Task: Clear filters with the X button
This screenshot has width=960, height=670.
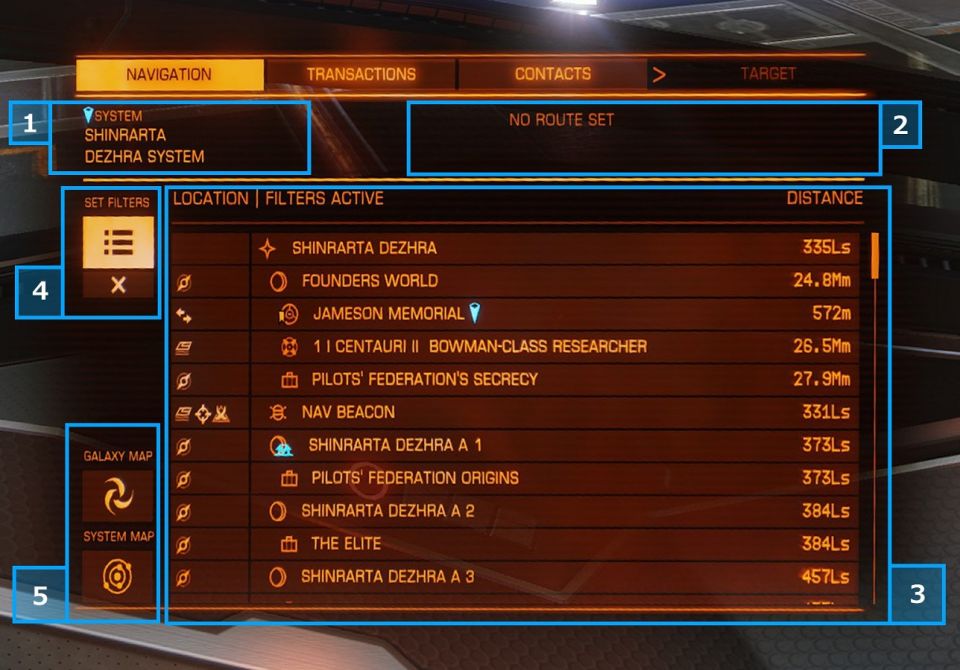Action: (x=118, y=285)
